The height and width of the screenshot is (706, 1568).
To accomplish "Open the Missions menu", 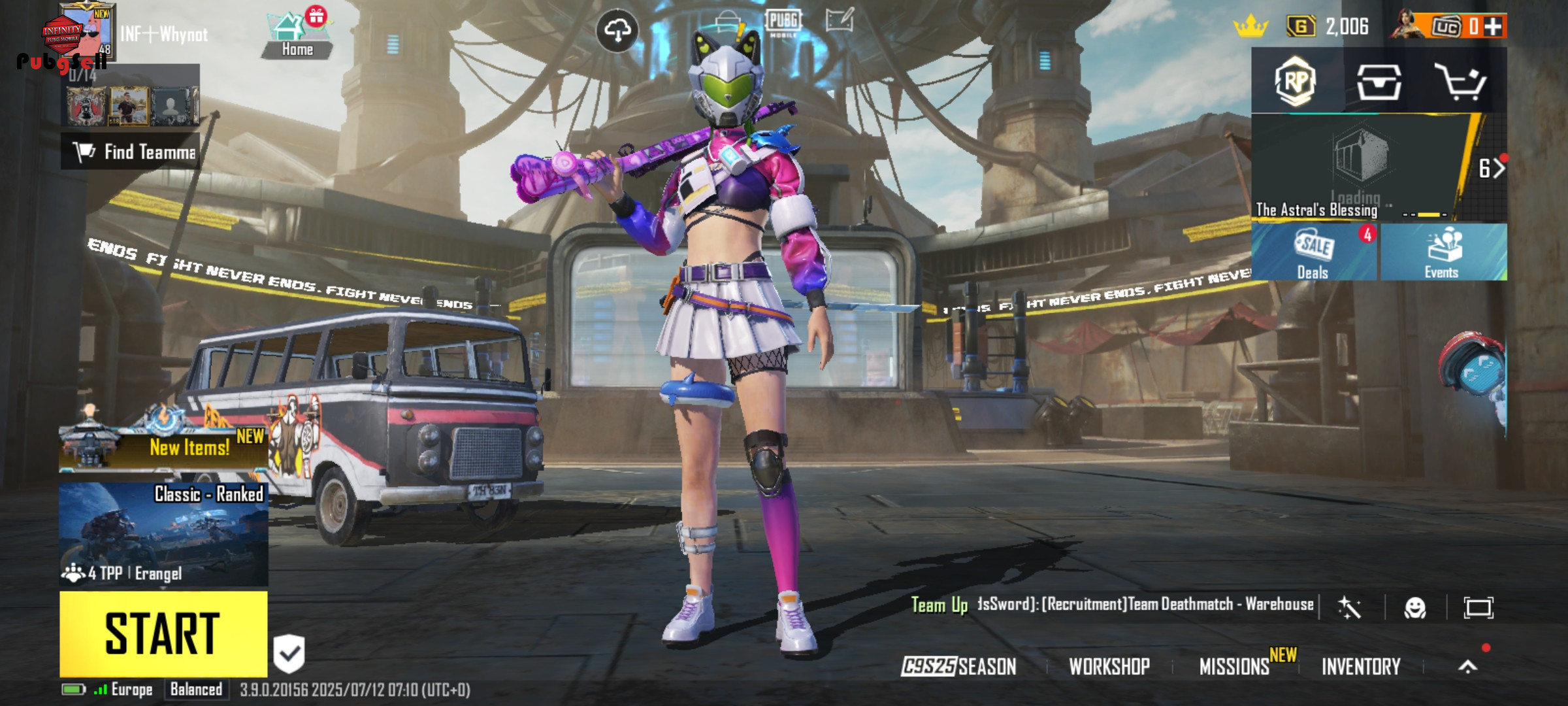I will coord(1234,666).
